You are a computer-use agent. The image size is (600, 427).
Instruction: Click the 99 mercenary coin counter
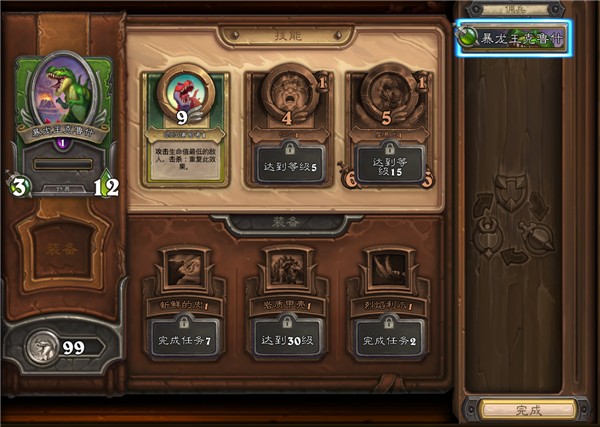coord(64,348)
